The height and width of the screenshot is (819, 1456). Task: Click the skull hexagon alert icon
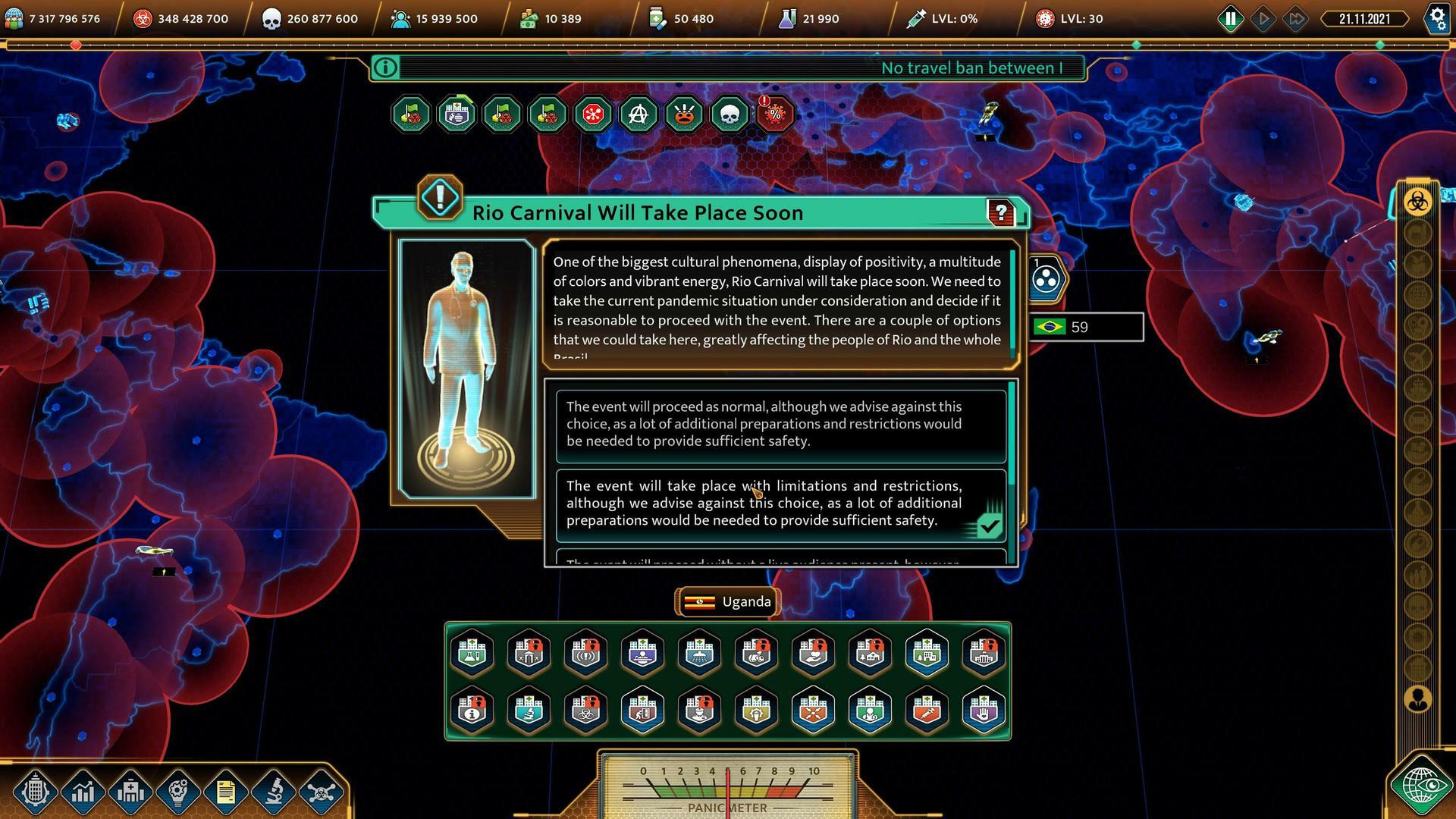730,115
